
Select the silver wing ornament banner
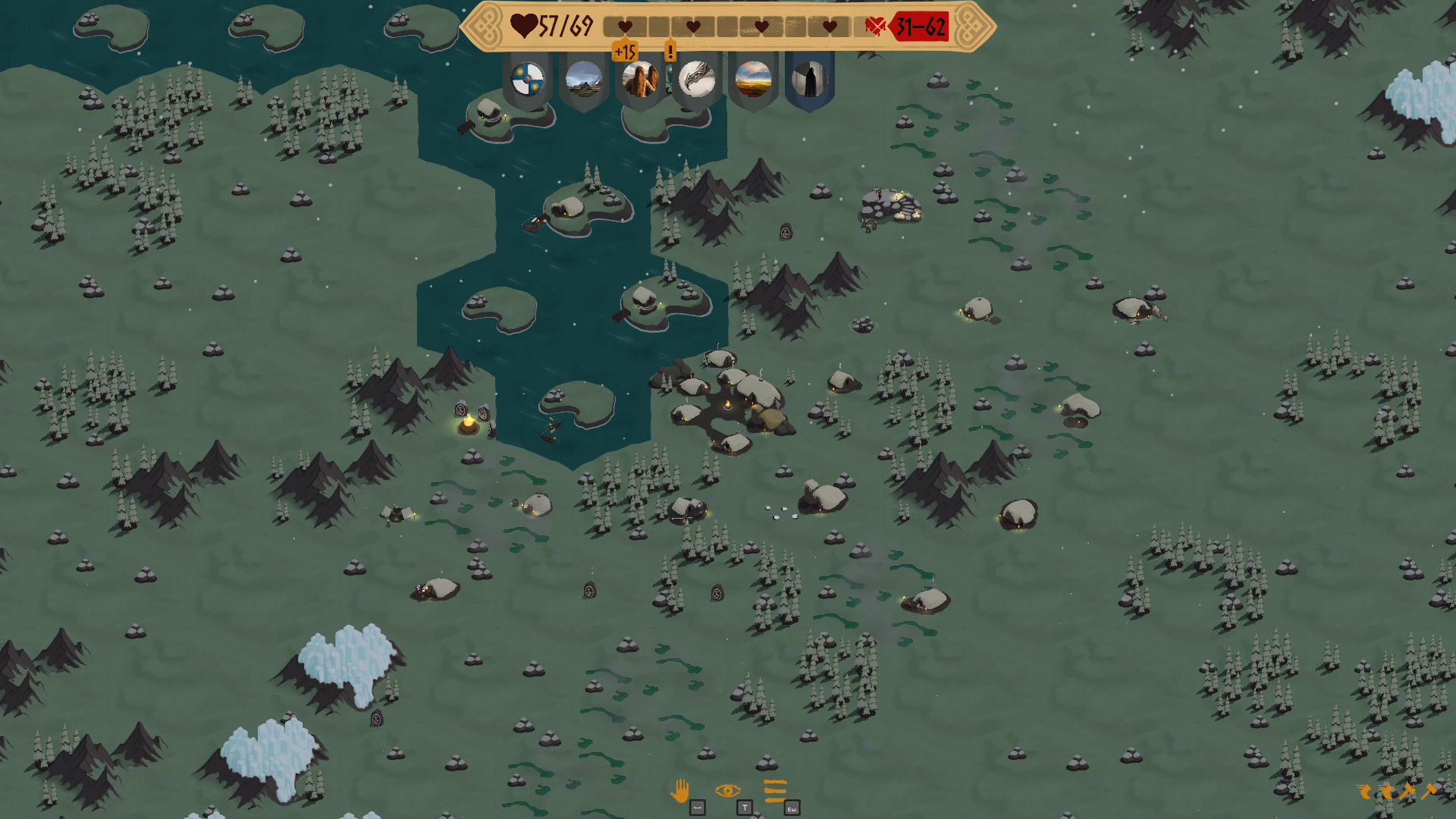click(696, 79)
